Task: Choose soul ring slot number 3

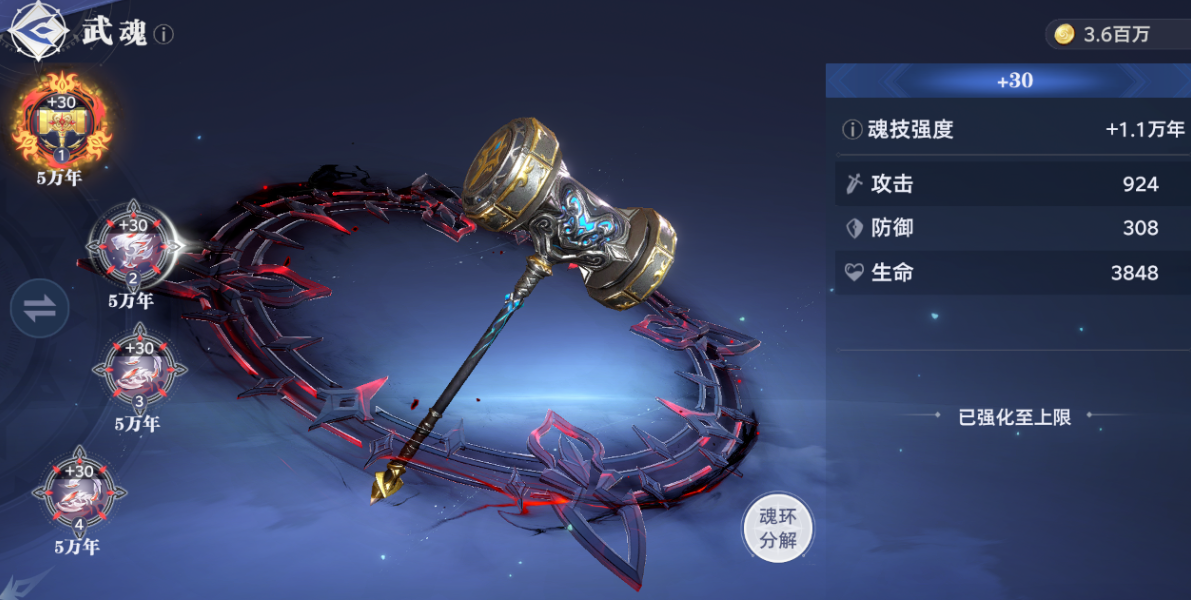Action: [x=139, y=370]
